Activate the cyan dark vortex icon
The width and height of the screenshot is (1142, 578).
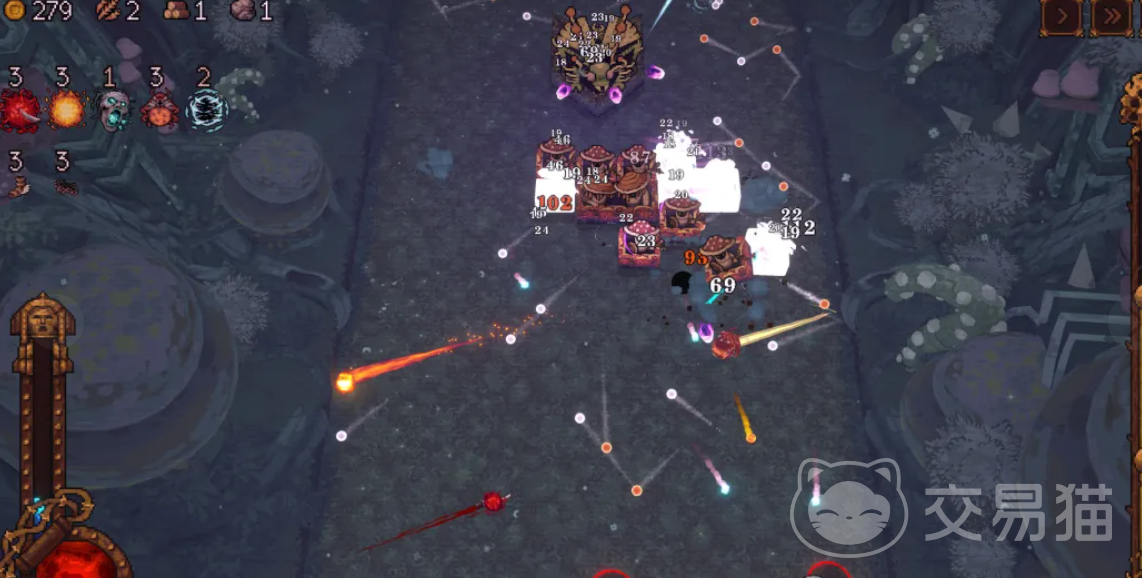(x=206, y=110)
